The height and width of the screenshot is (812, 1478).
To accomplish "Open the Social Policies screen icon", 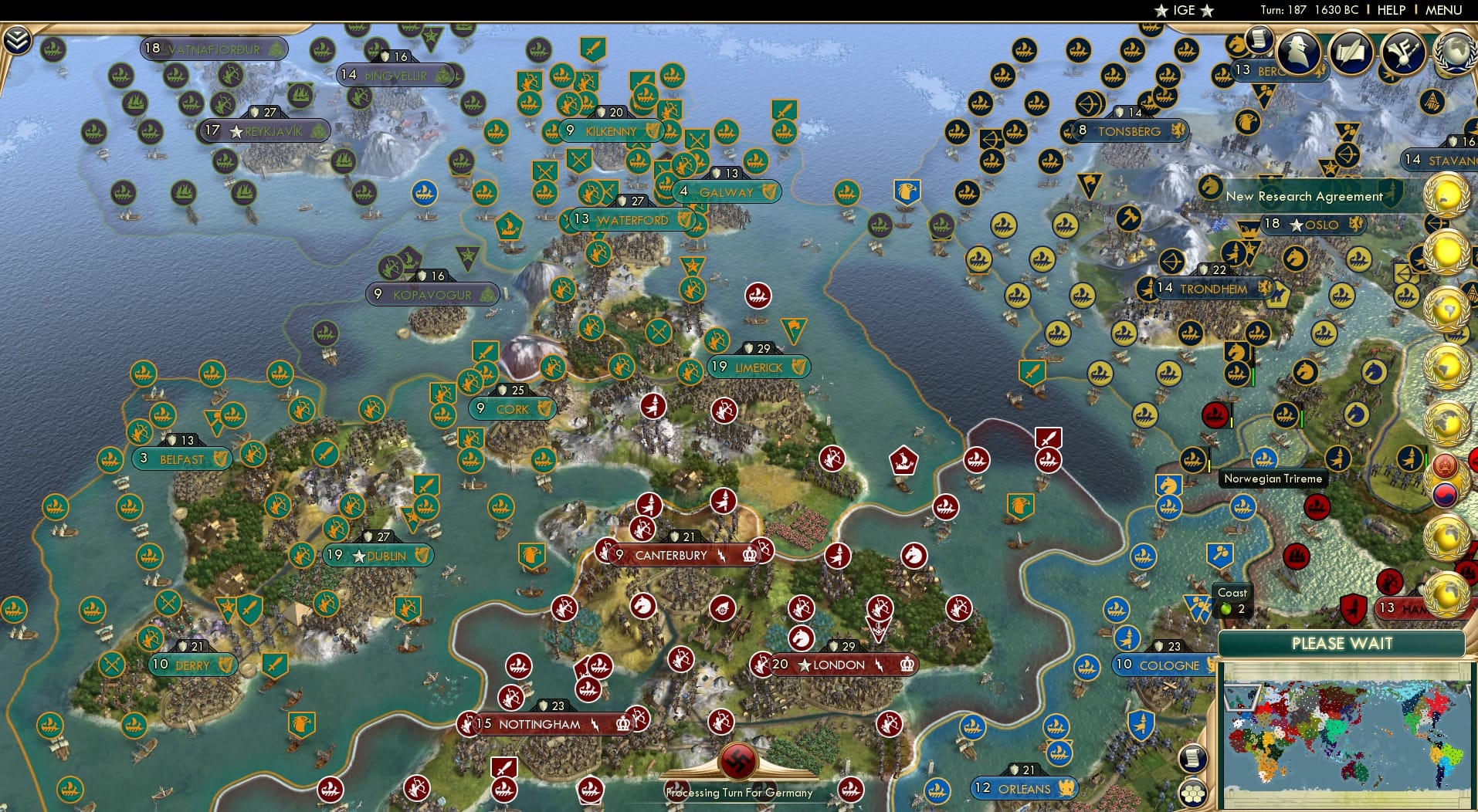I will (1350, 52).
